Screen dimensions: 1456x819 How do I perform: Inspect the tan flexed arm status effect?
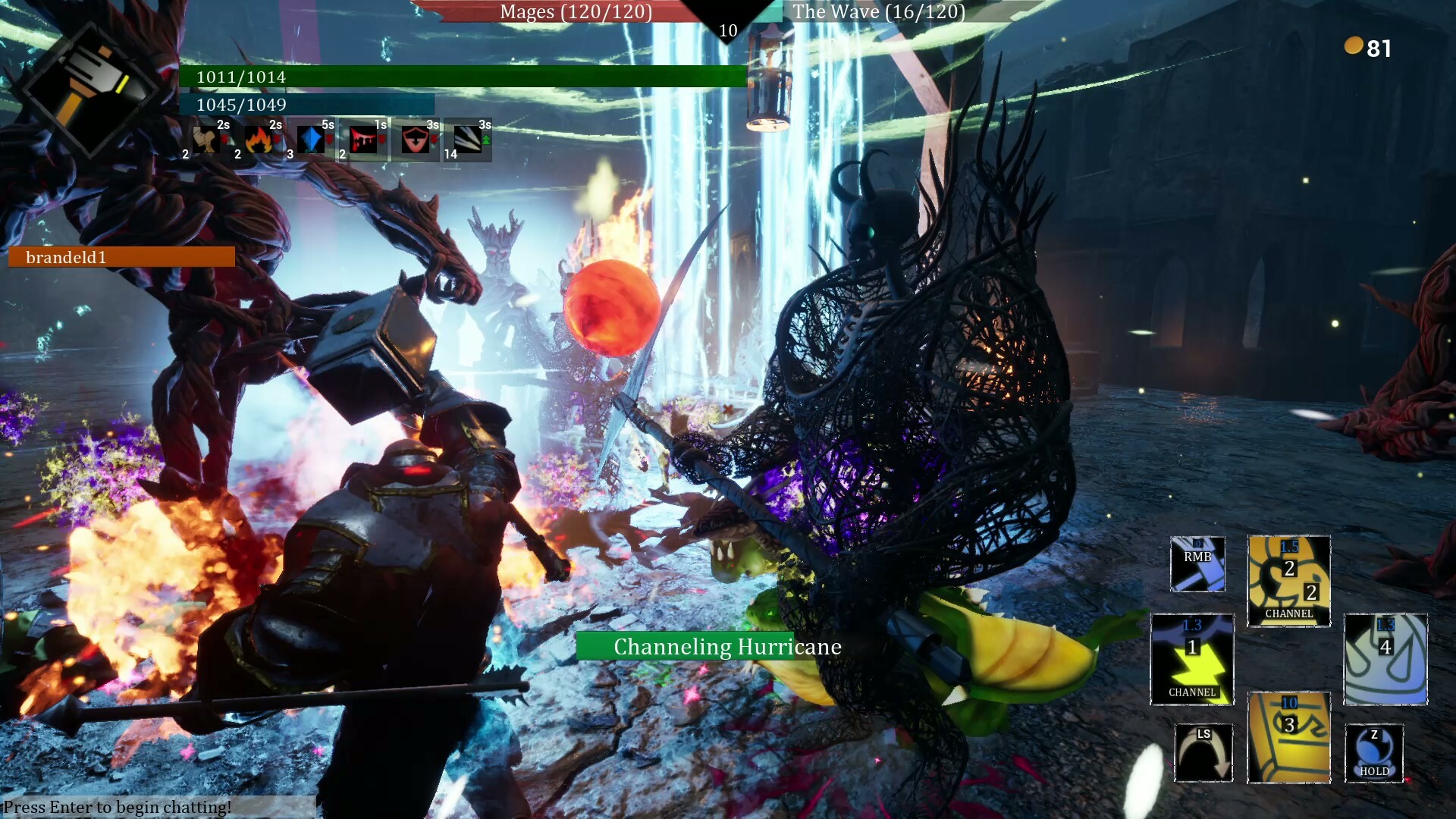[206, 140]
